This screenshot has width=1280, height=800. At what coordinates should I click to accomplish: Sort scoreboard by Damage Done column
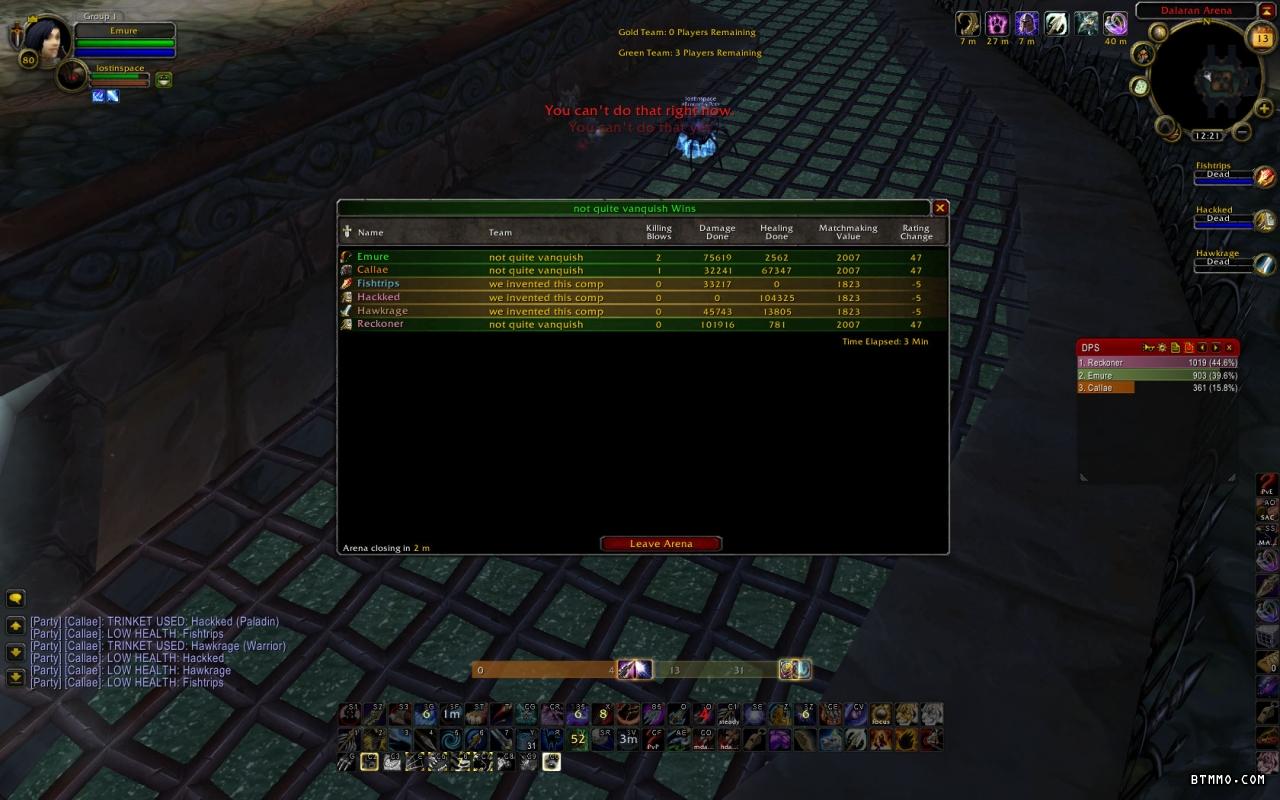pyautogui.click(x=717, y=232)
